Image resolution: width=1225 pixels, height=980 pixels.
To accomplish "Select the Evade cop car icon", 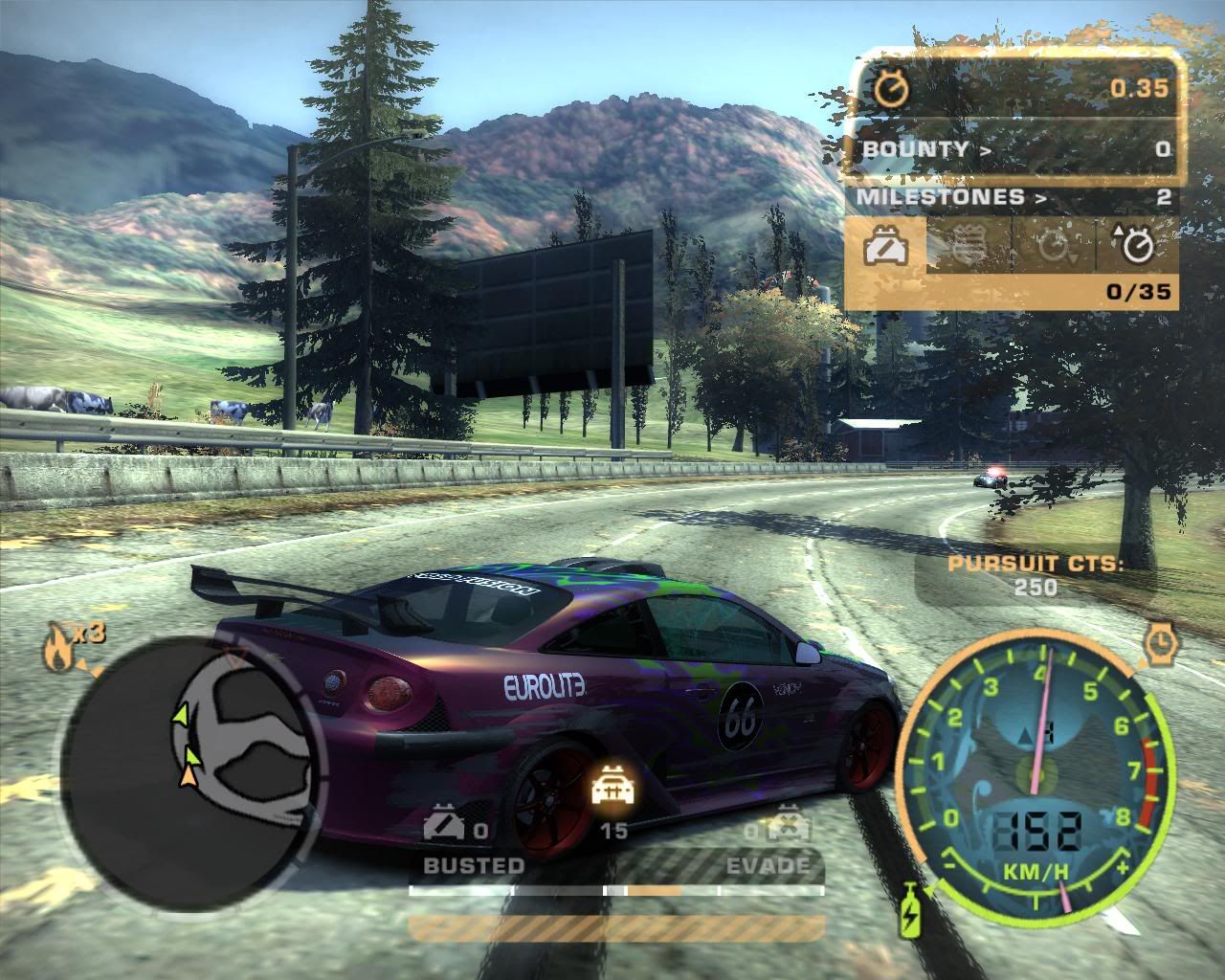I will click(787, 826).
